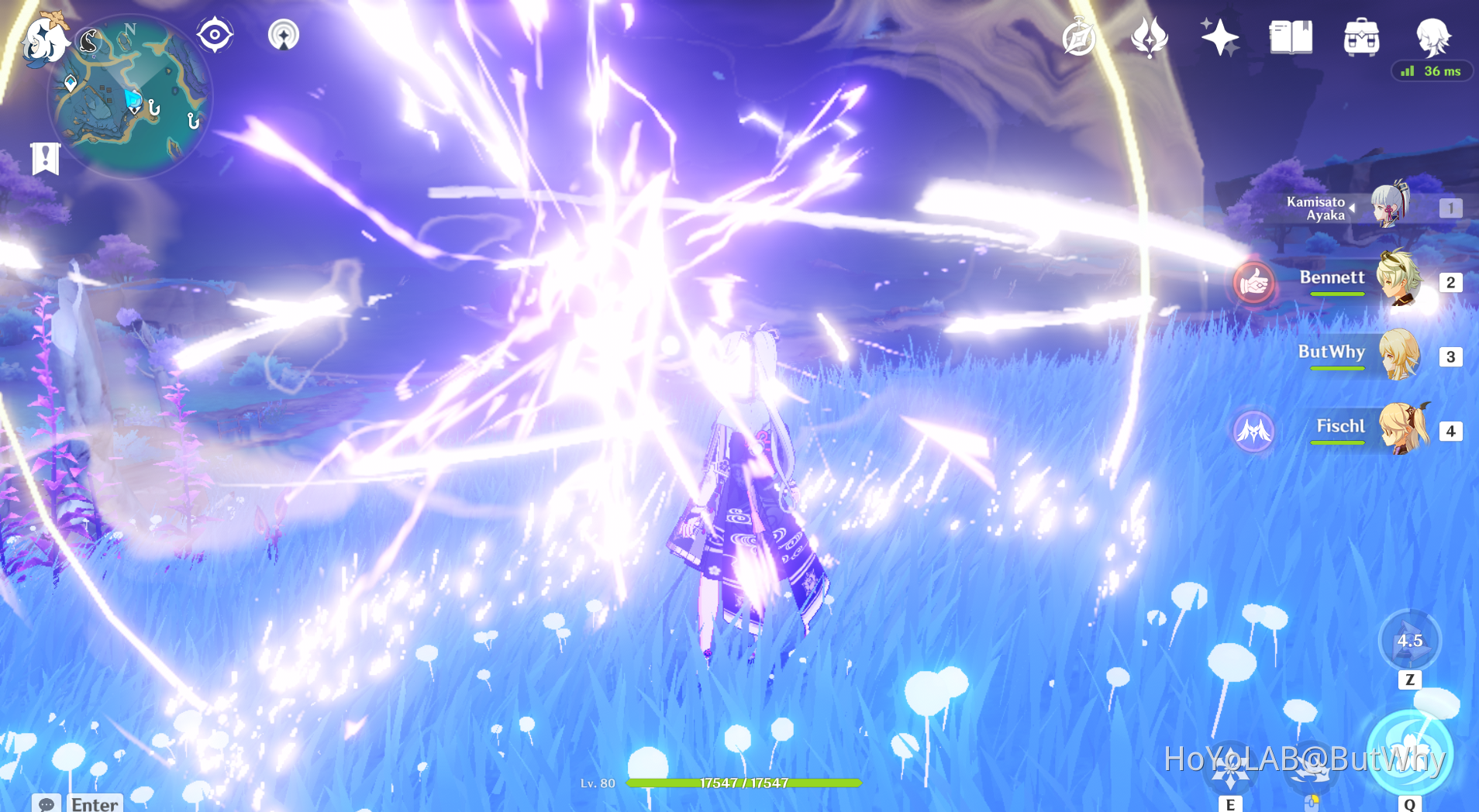Click the quest navigation icon beside the minimap
The width and height of the screenshot is (1479, 812).
click(x=215, y=33)
